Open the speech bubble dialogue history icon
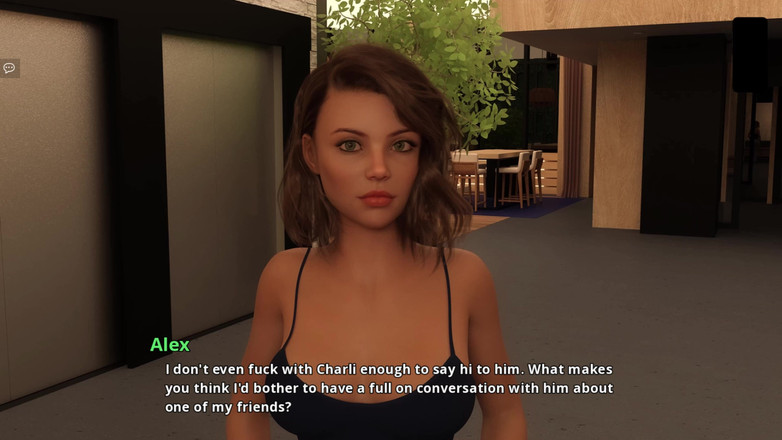Image resolution: width=782 pixels, height=440 pixels. tap(9, 68)
